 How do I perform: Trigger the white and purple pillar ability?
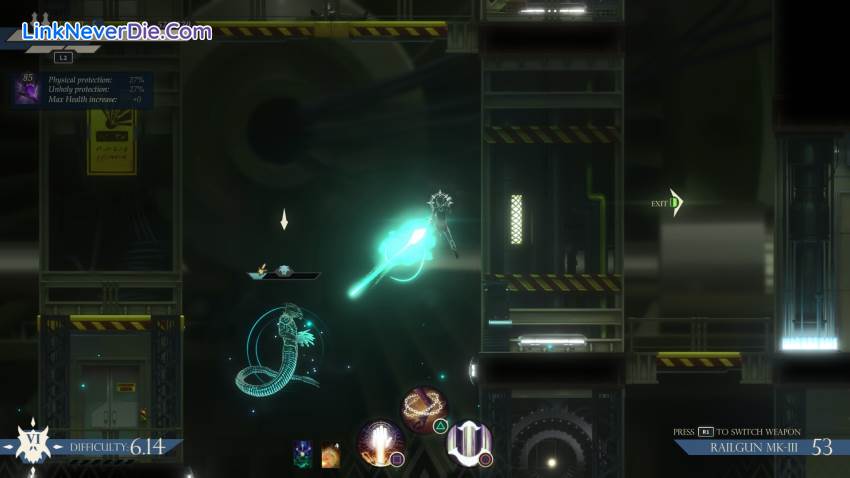468,442
